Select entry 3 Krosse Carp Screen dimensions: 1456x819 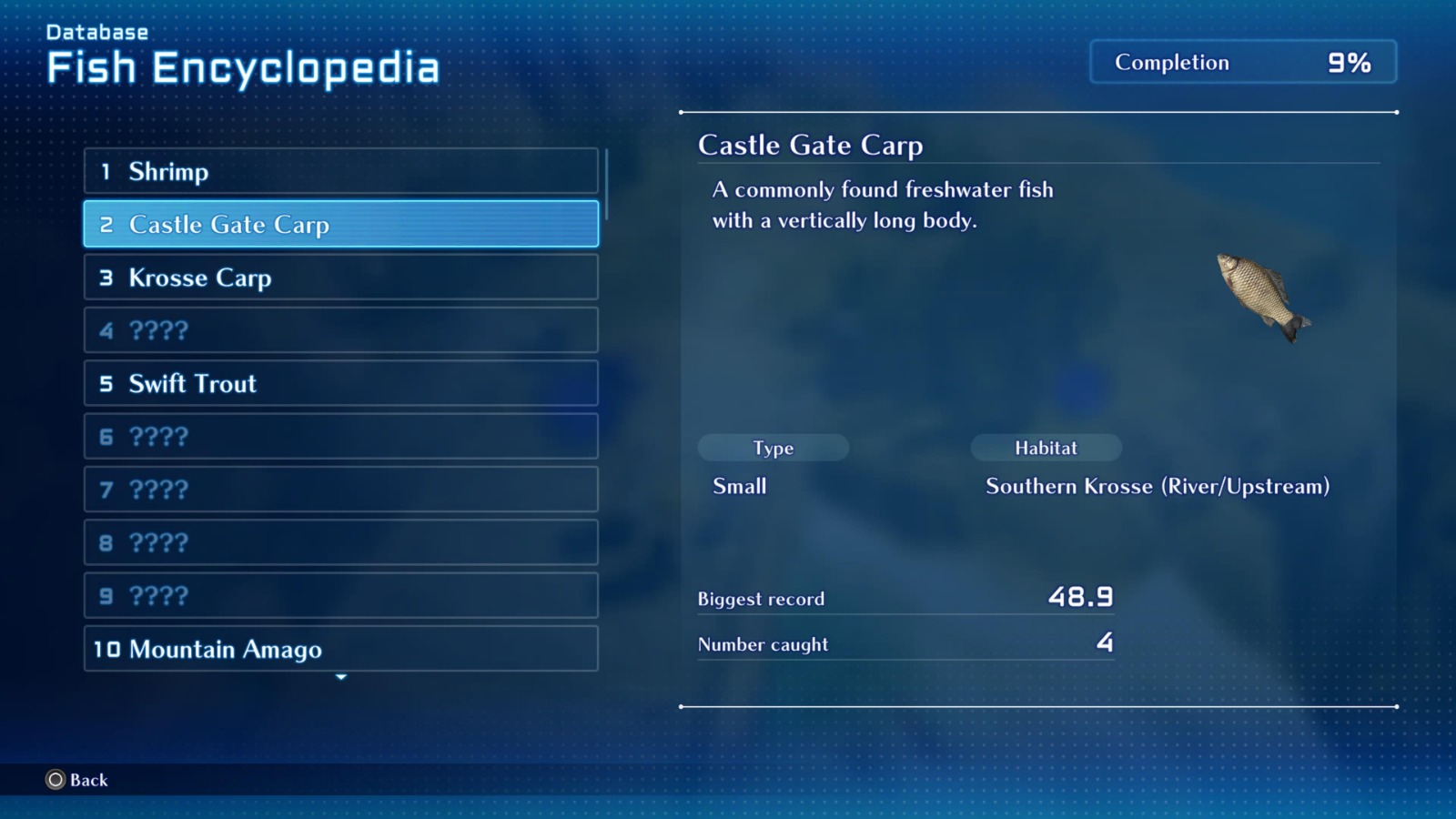pos(340,278)
